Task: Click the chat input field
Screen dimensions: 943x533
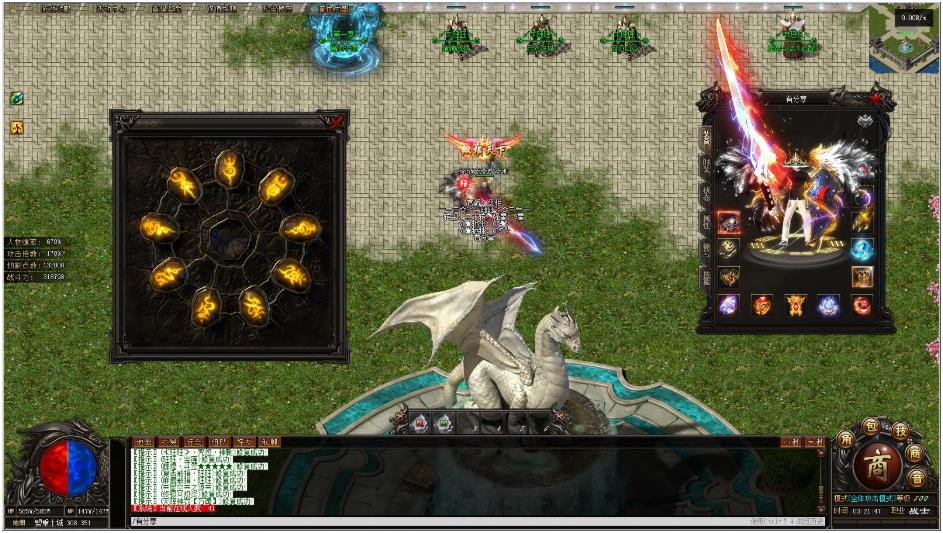Action: tap(440, 522)
